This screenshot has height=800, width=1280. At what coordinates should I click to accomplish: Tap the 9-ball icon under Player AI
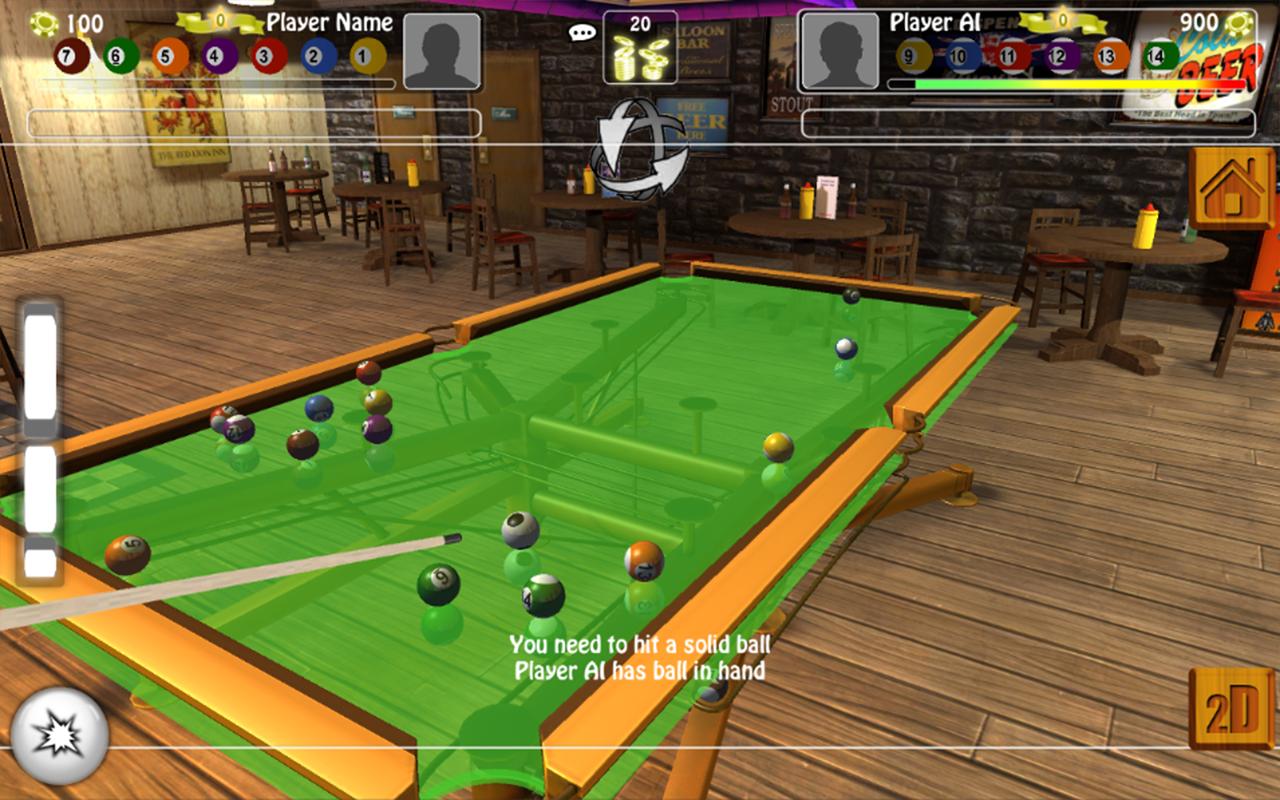point(911,54)
